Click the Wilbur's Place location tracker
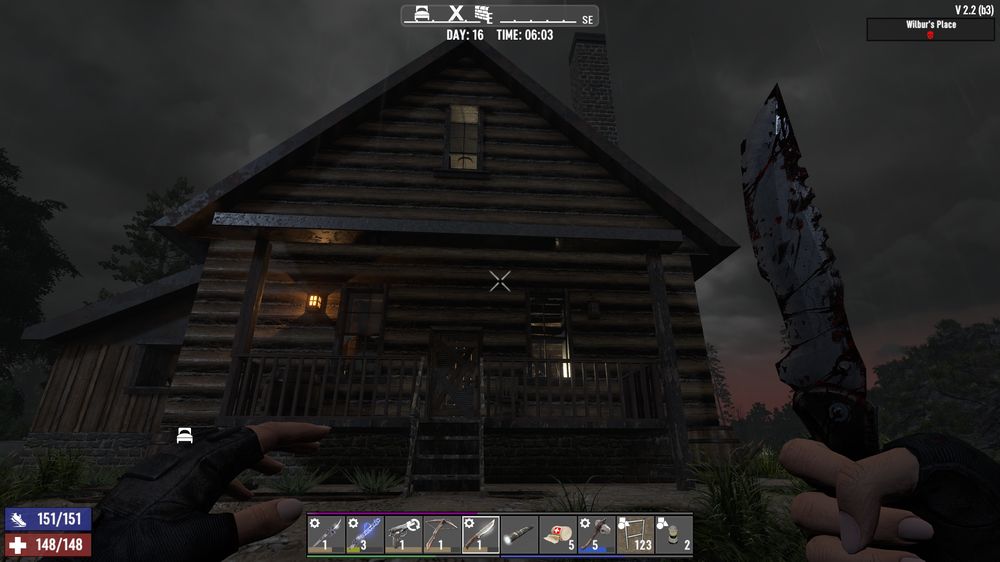The image size is (1000, 562). pyautogui.click(x=930, y=30)
